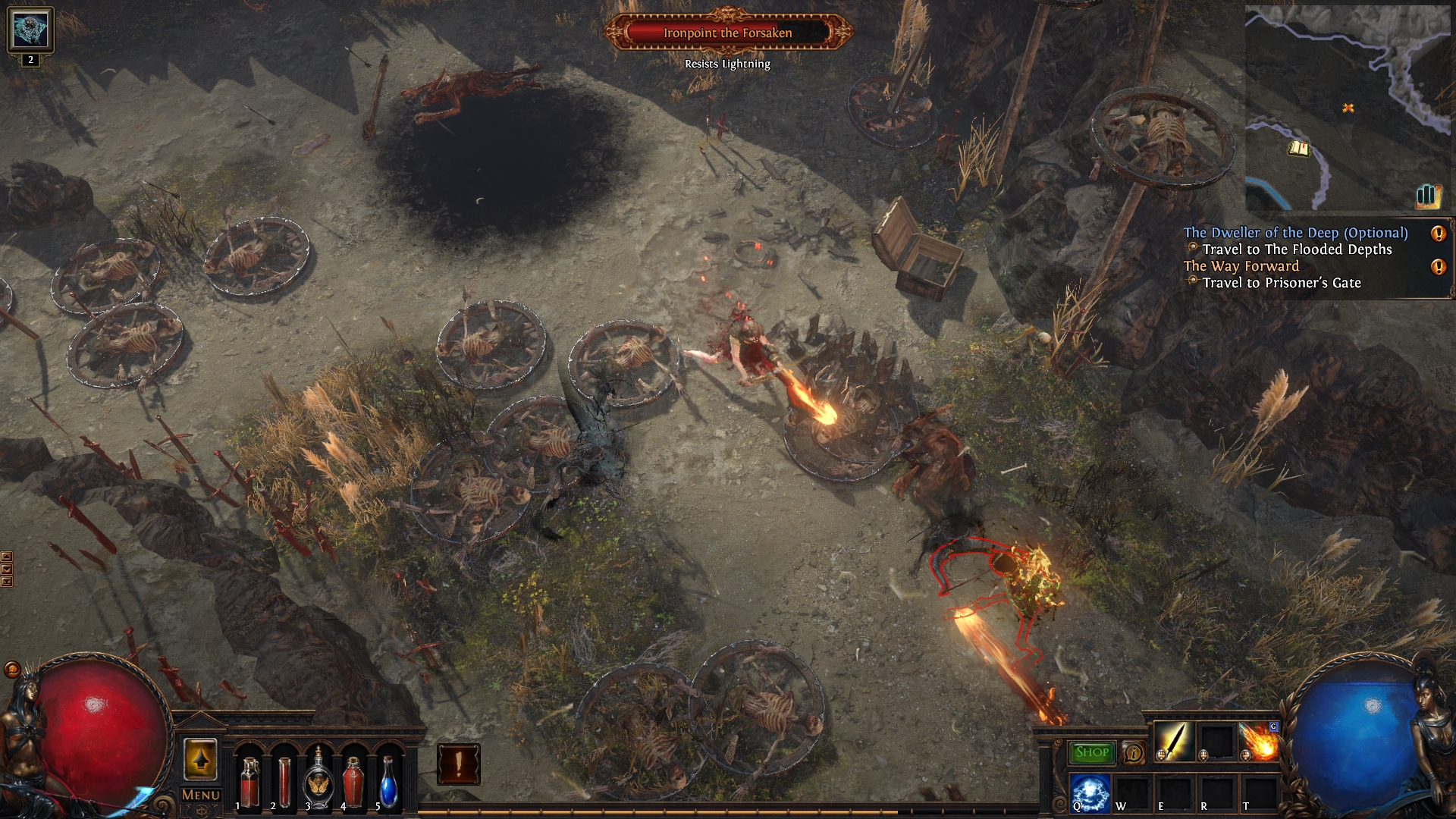1456x819 pixels.
Task: Select The Dweller of the Deep quest
Action: coord(1295,233)
